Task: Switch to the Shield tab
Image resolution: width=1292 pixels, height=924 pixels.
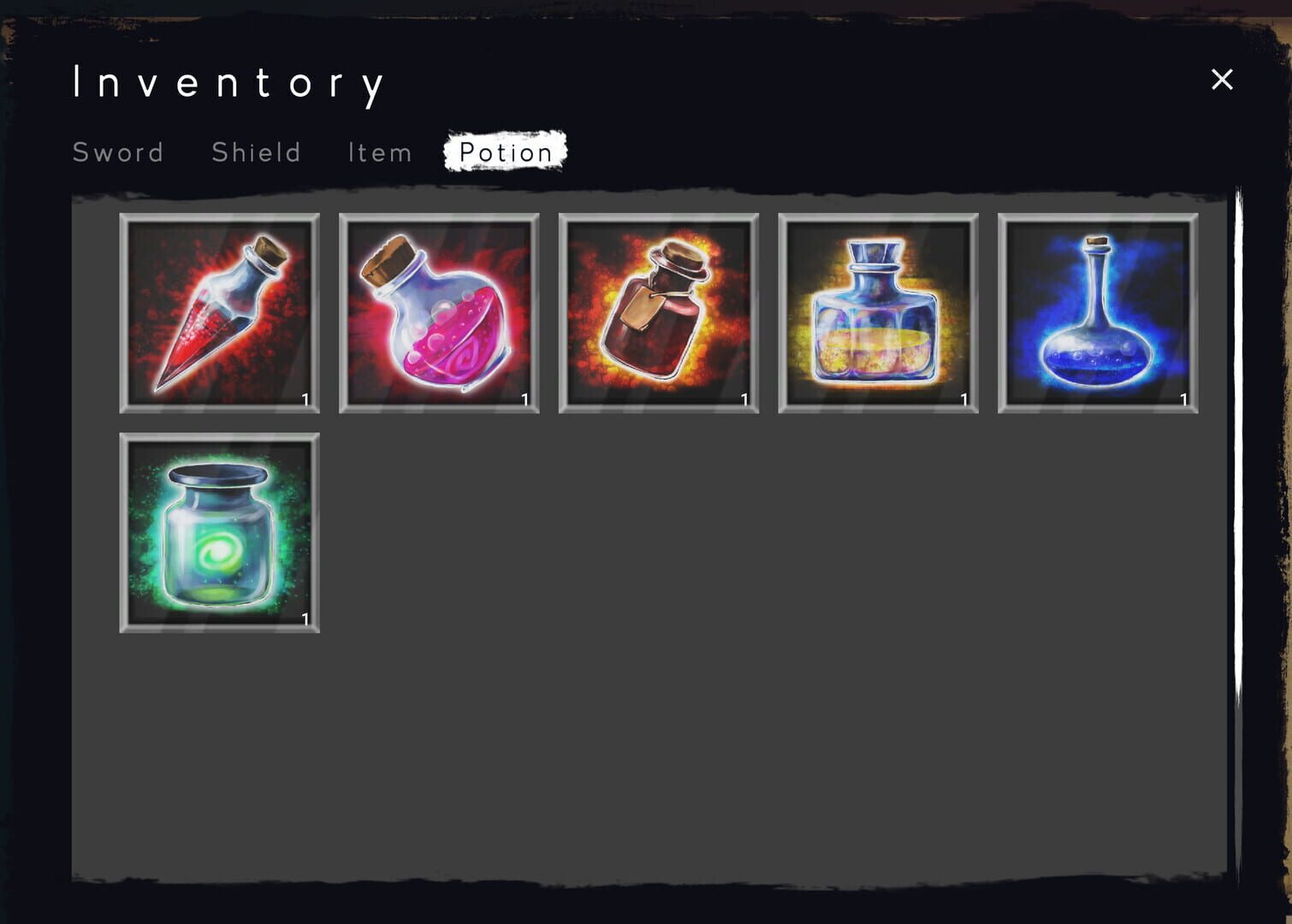Action: click(x=255, y=152)
